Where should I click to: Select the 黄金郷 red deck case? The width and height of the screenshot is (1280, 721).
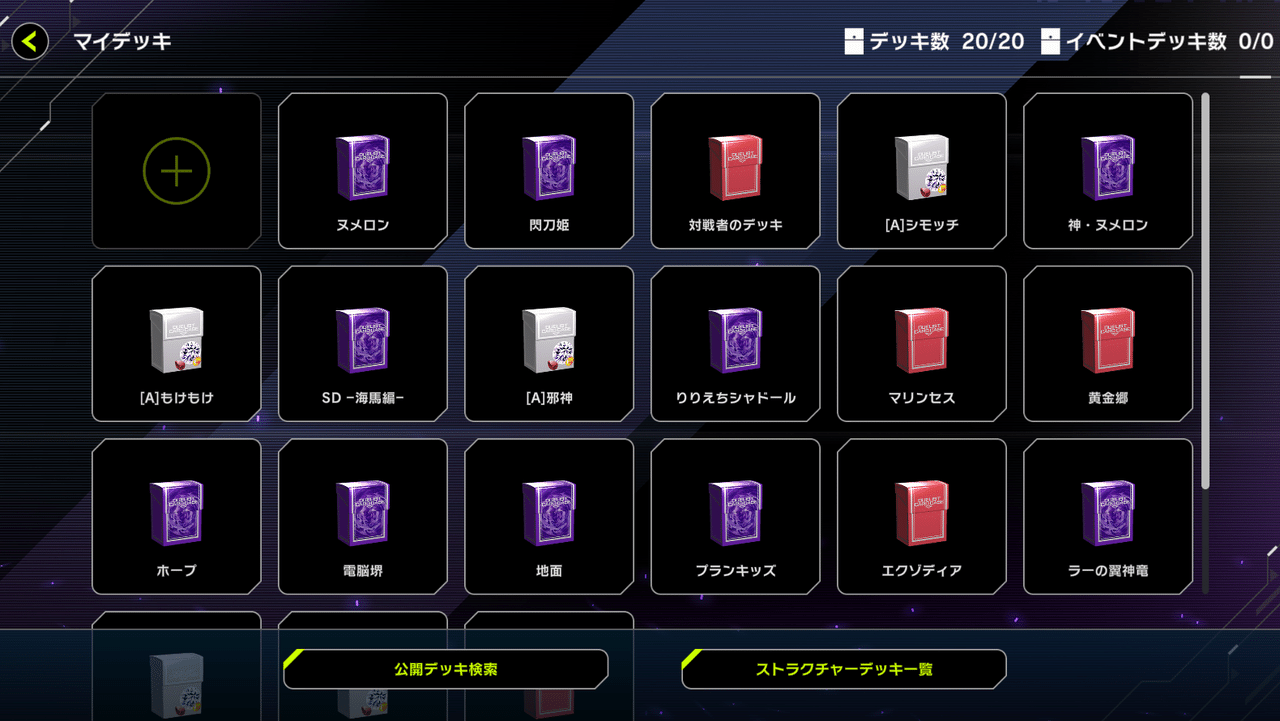(1107, 343)
